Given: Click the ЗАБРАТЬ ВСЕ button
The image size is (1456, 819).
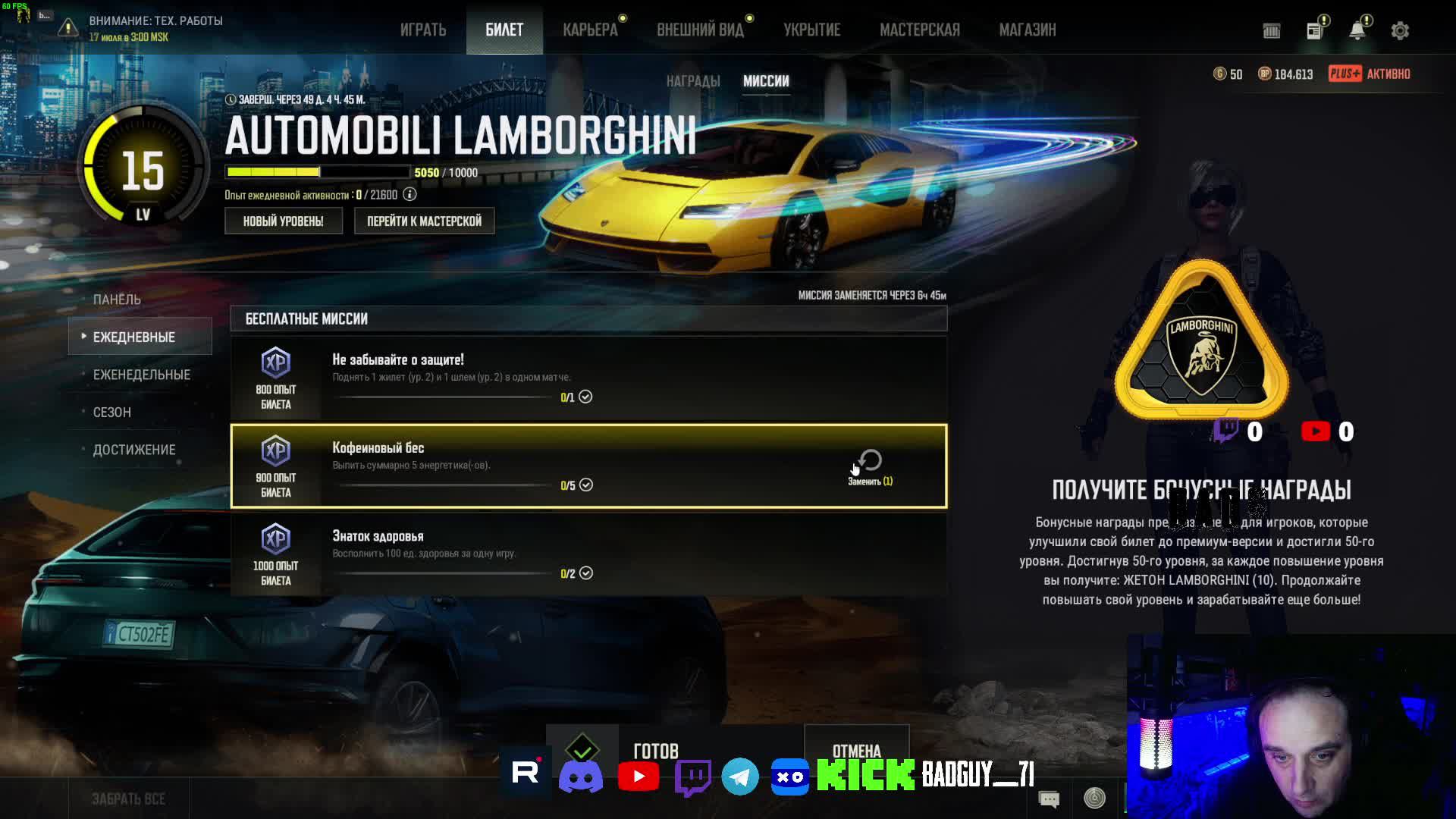Looking at the screenshot, I should pos(128,799).
